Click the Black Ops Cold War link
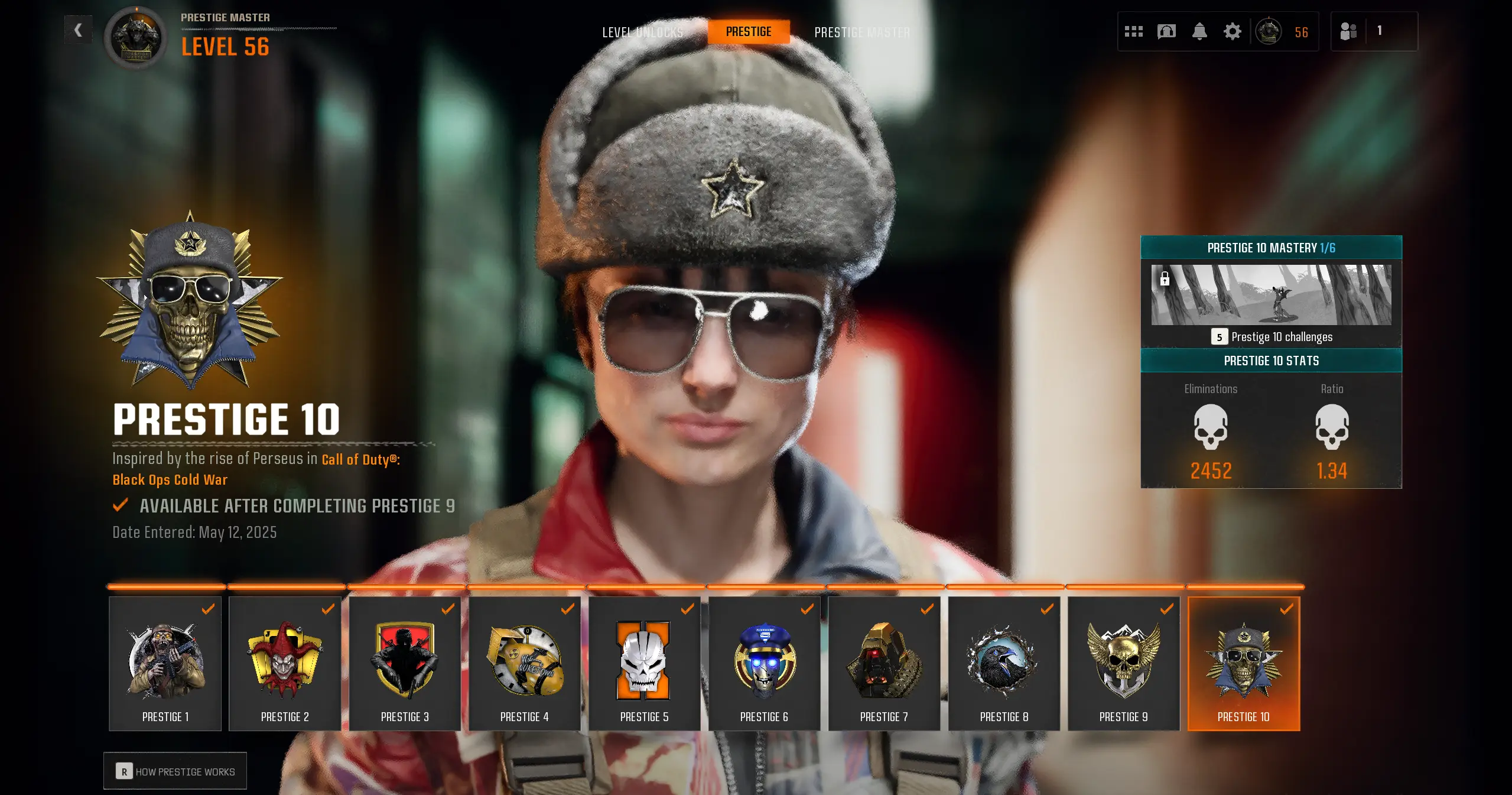Screen dimensions: 1512x795 coord(169,479)
